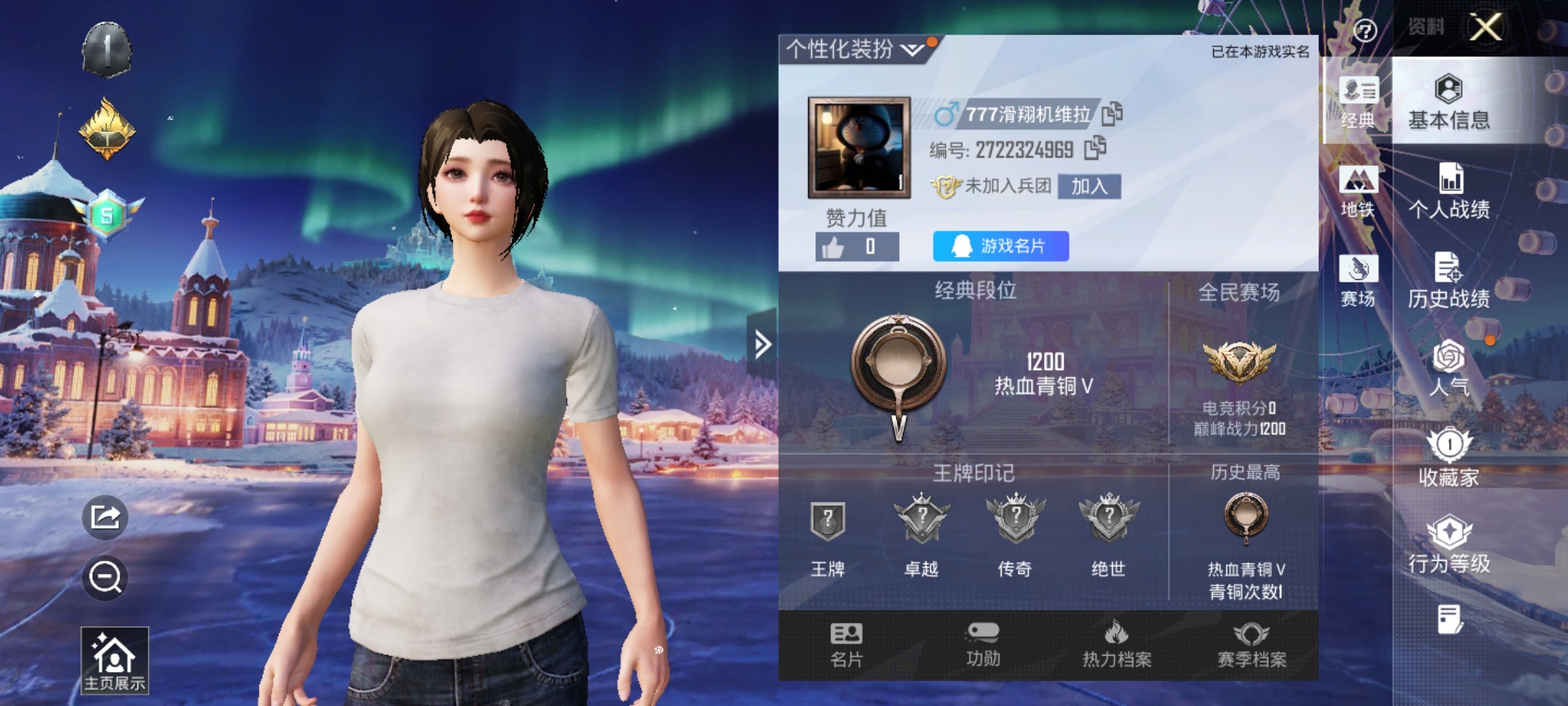Click the share icon on the left
1568x706 pixels.
(106, 518)
